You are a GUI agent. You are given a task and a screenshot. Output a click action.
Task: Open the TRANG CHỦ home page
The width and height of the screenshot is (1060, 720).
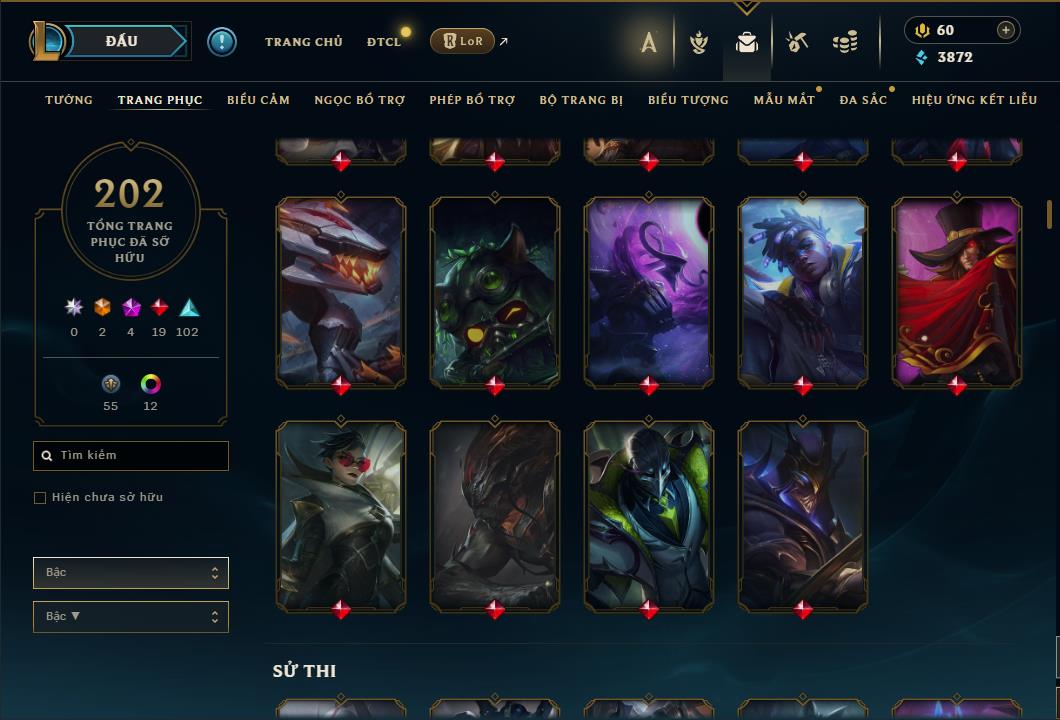tap(303, 42)
